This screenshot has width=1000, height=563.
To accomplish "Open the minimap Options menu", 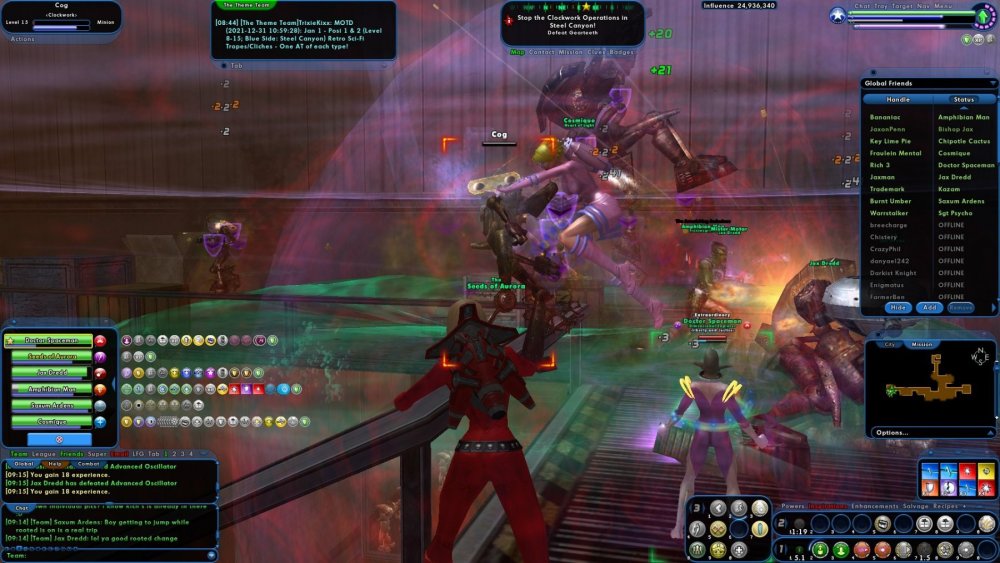I will click(x=891, y=433).
